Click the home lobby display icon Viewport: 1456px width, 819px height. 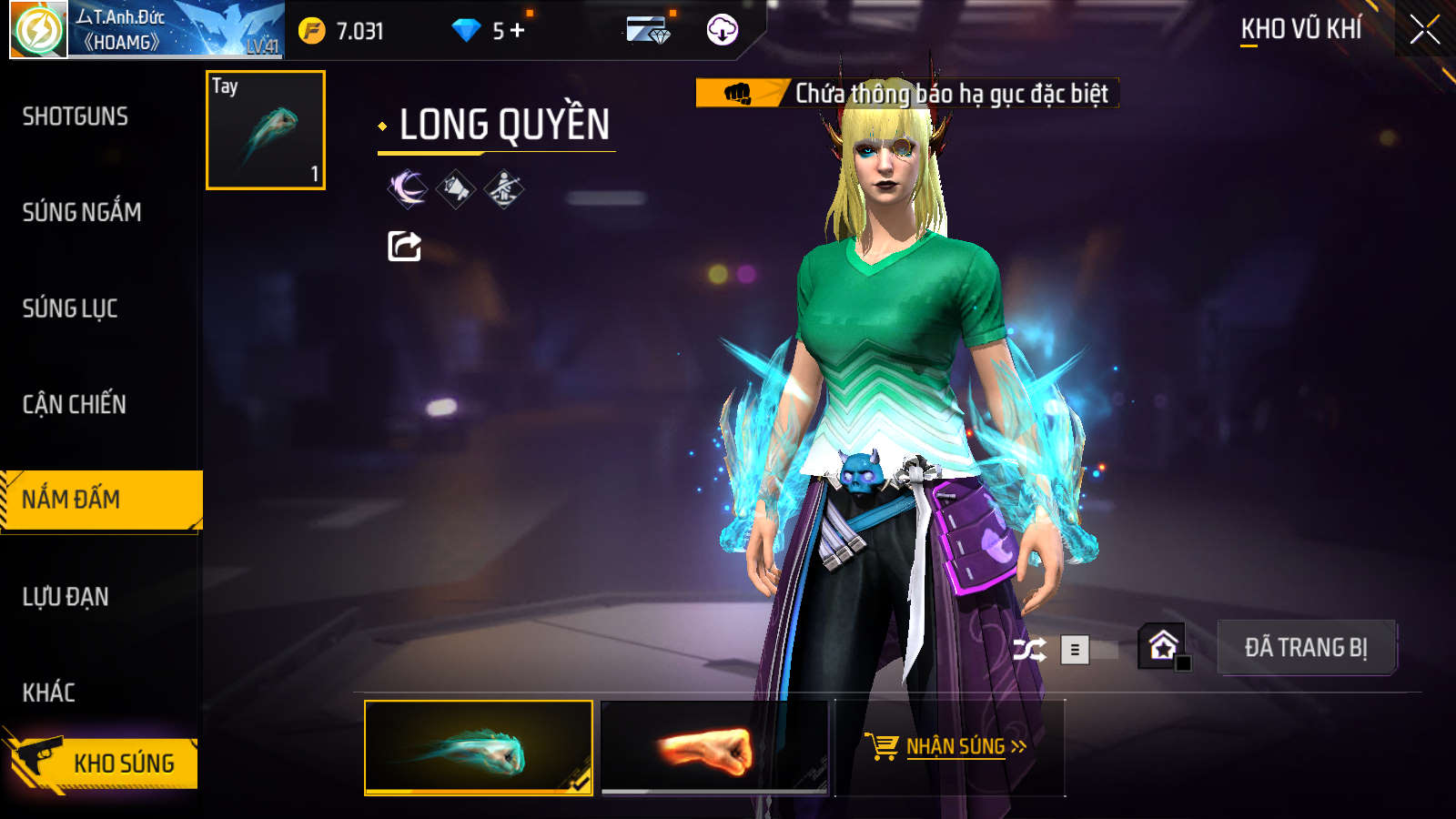point(1163,646)
